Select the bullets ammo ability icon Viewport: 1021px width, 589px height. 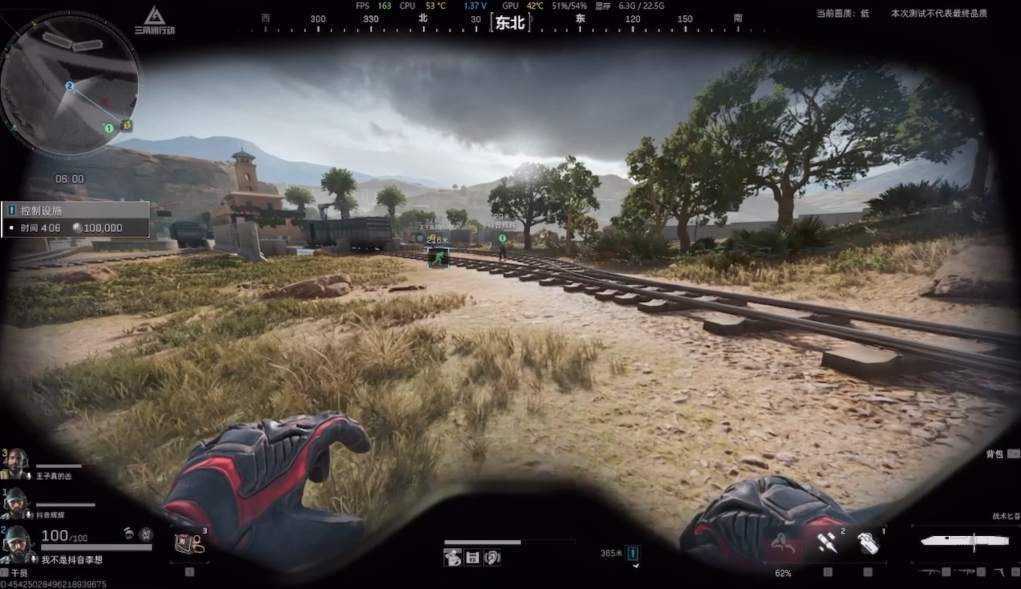tap(826, 541)
